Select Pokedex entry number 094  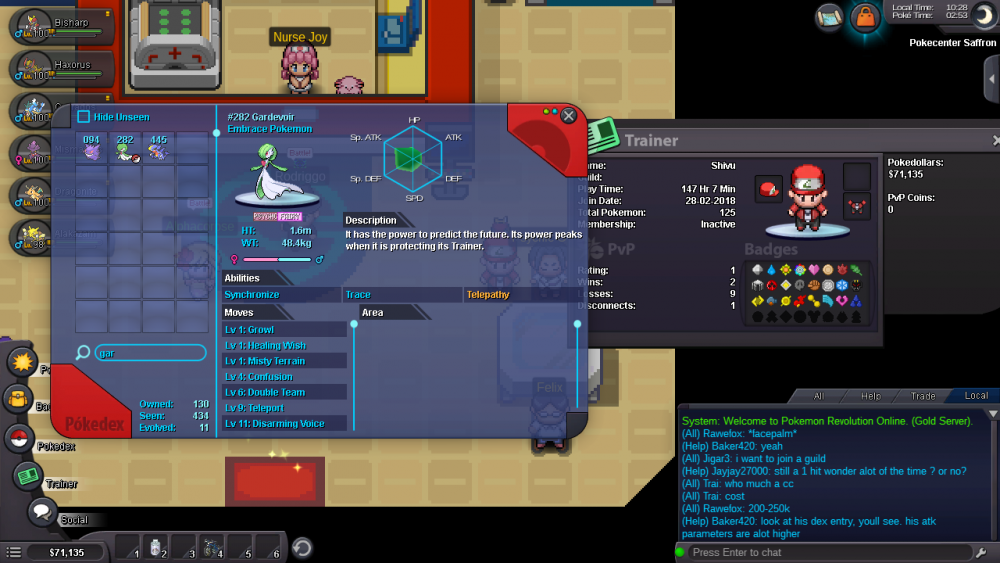coord(91,148)
